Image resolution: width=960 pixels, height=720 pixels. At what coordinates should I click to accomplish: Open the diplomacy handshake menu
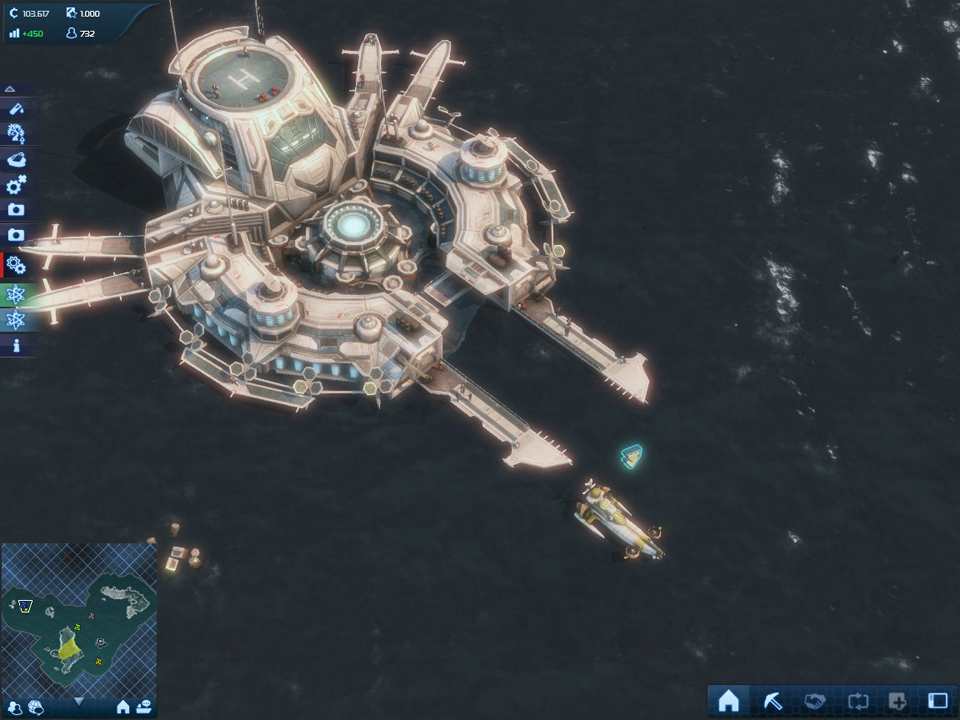click(813, 701)
